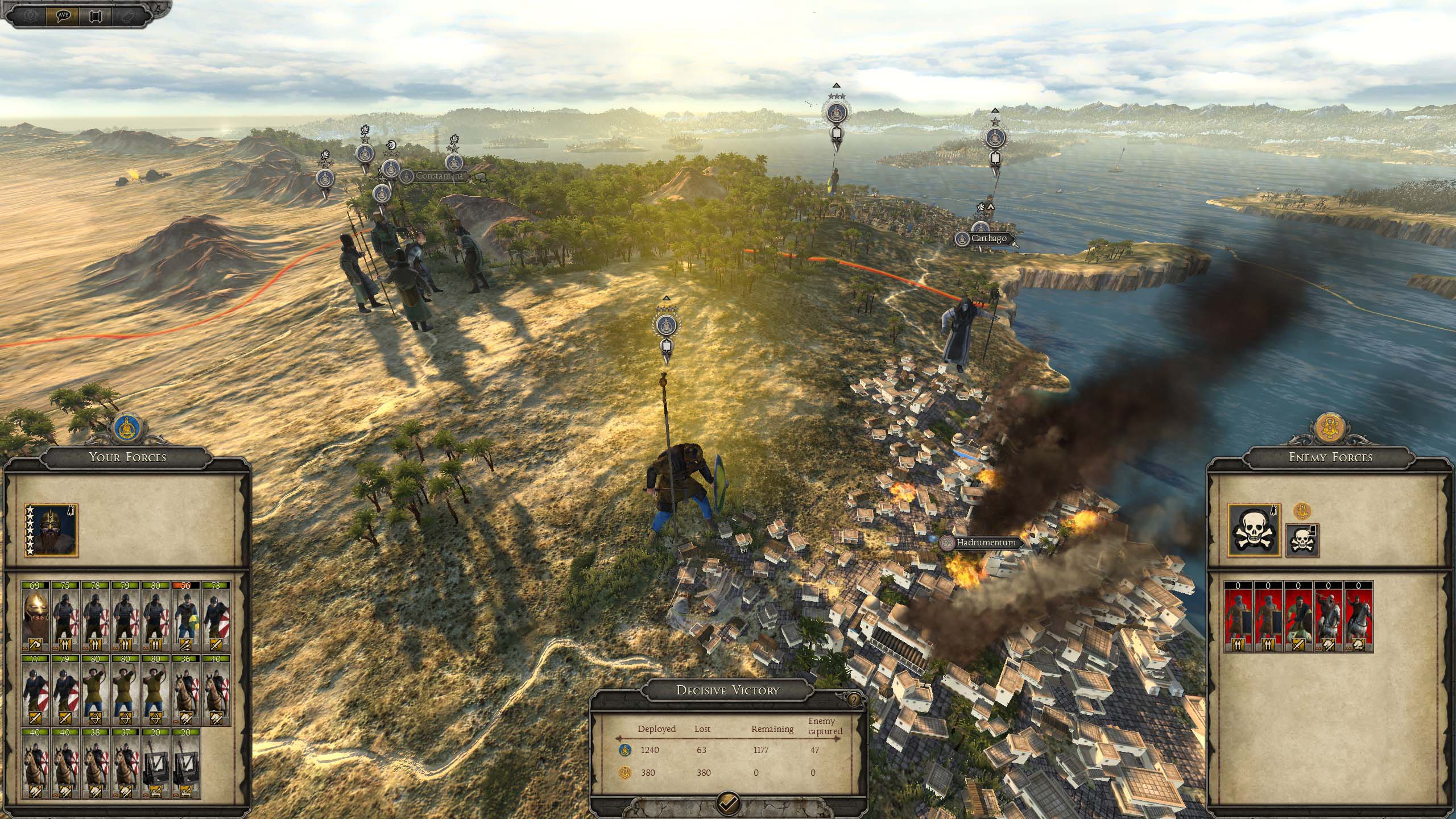Select the Carthago settlement label

click(988, 239)
